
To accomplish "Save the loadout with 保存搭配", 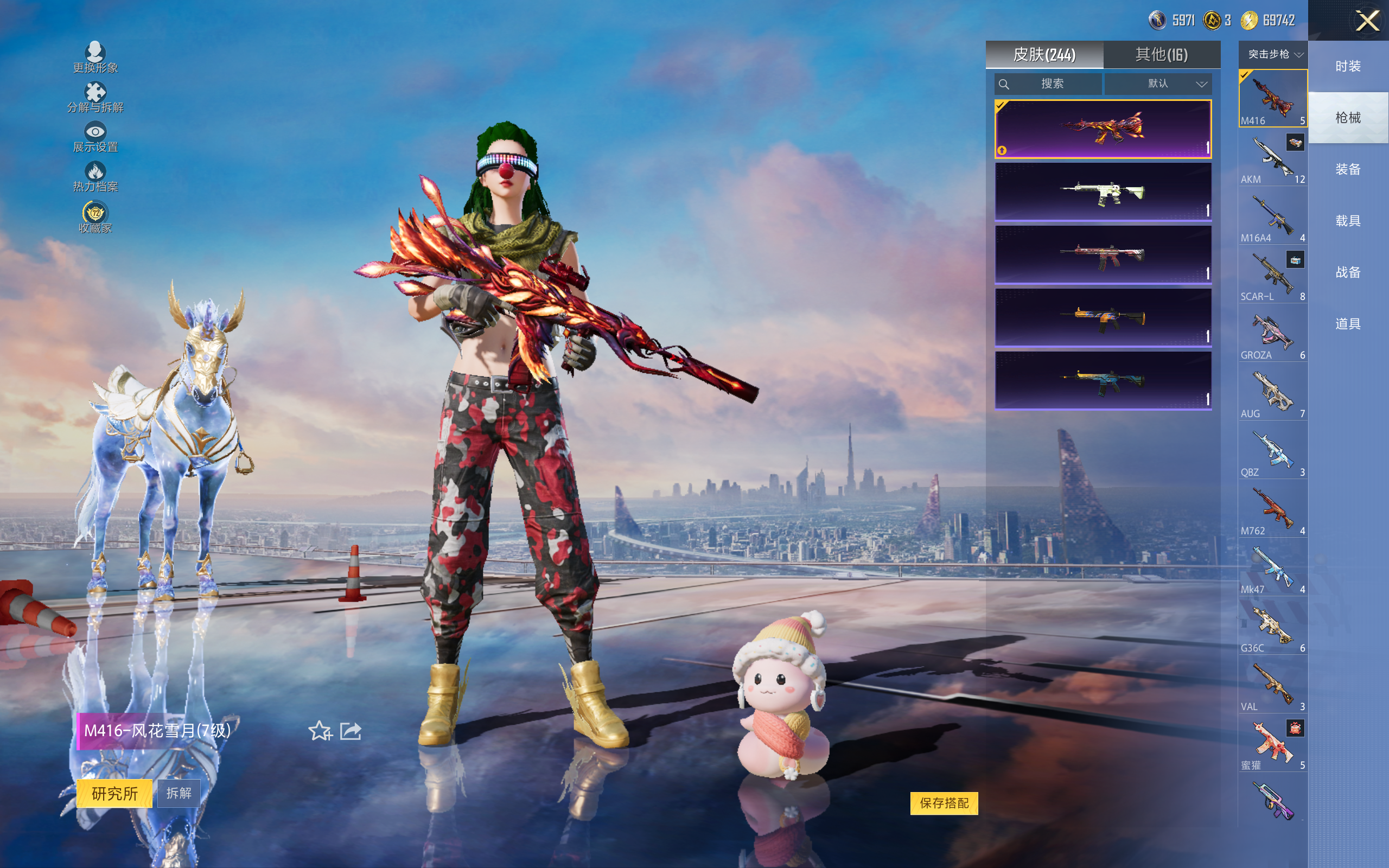I will (944, 803).
